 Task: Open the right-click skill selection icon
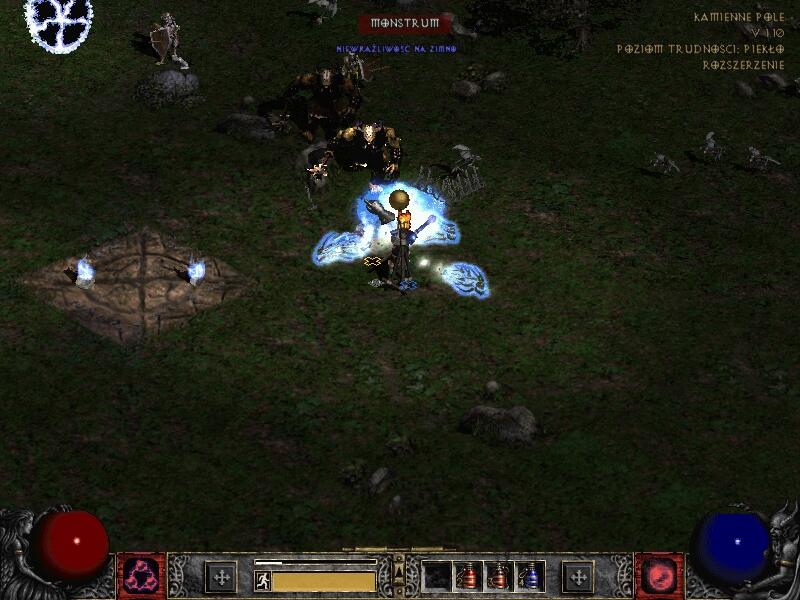[659, 576]
